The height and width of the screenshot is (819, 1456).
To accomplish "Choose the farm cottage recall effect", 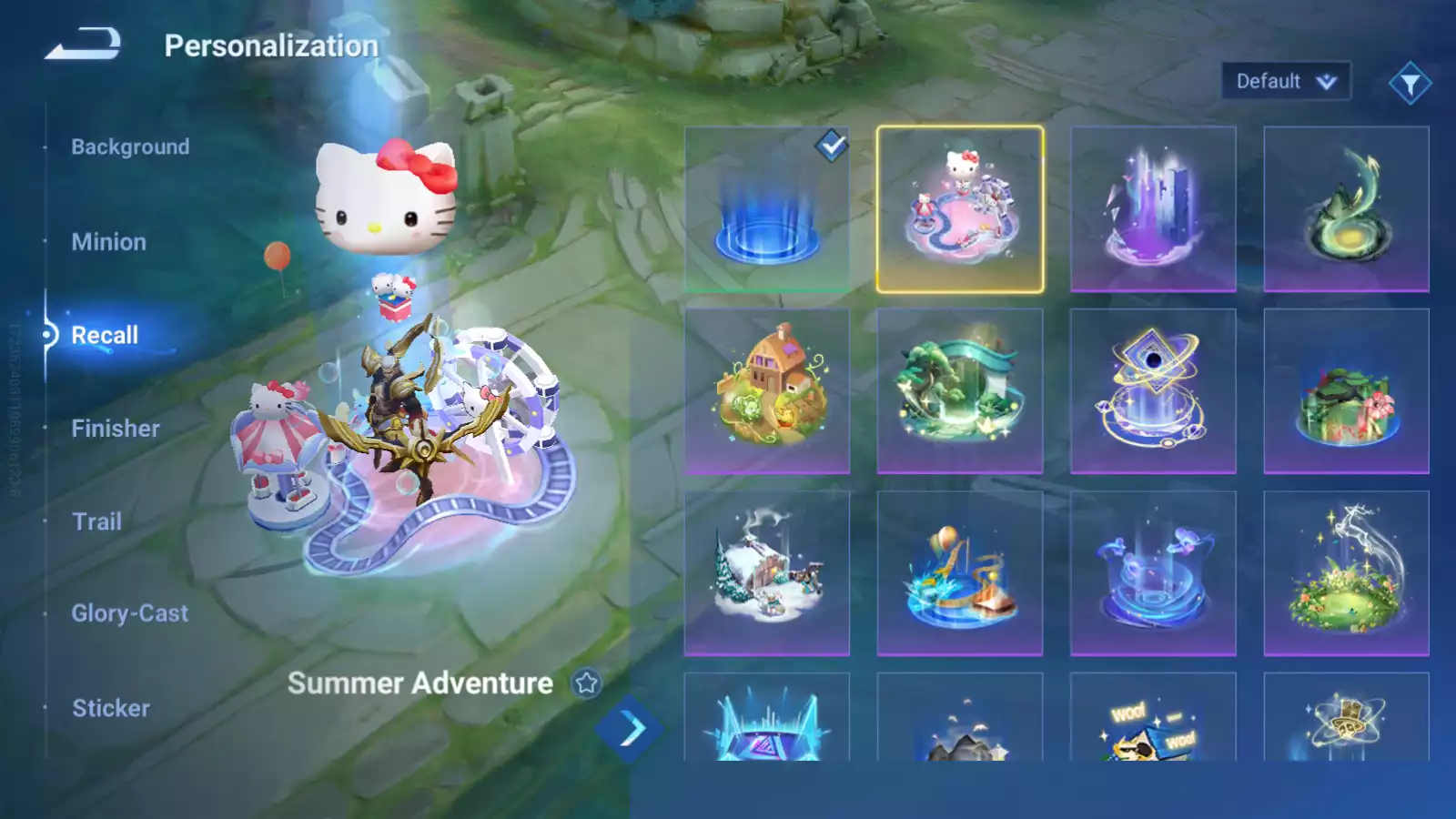I will 767,391.
